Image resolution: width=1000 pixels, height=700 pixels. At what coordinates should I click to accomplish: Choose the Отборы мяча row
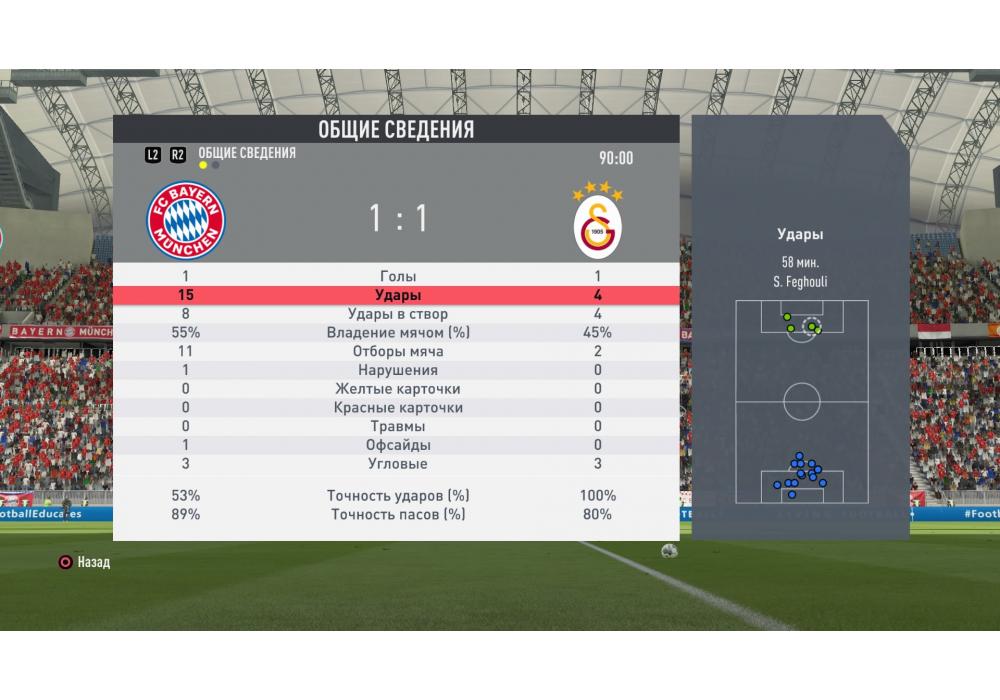pos(397,352)
